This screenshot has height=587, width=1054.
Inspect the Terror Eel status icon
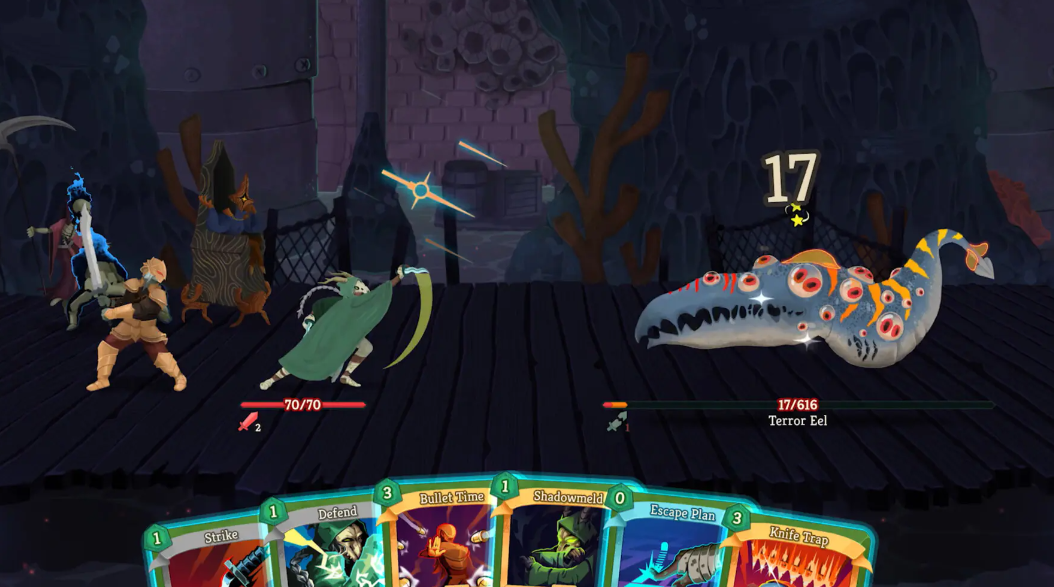[614, 422]
